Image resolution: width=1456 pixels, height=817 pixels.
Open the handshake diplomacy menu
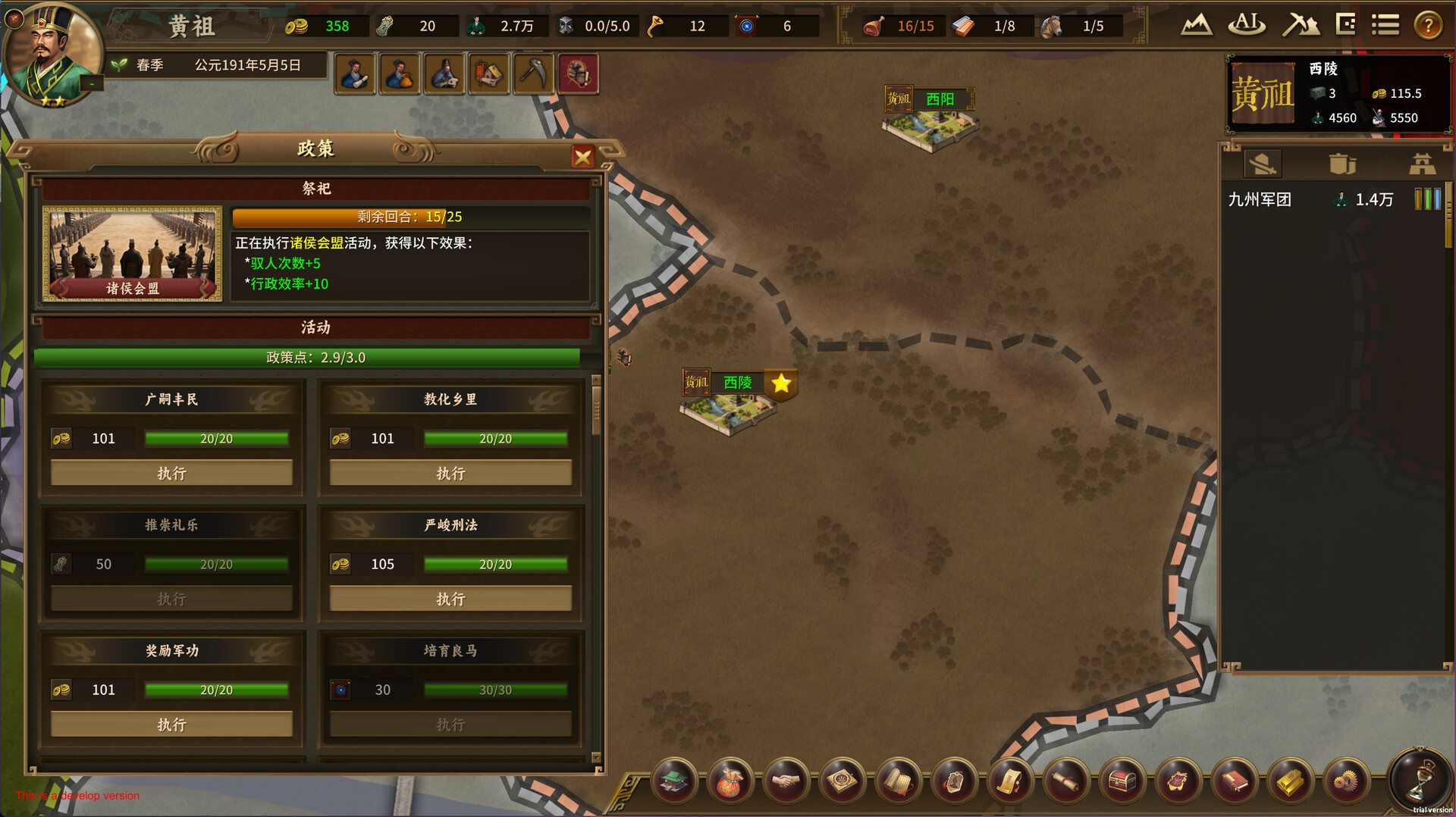click(x=786, y=781)
